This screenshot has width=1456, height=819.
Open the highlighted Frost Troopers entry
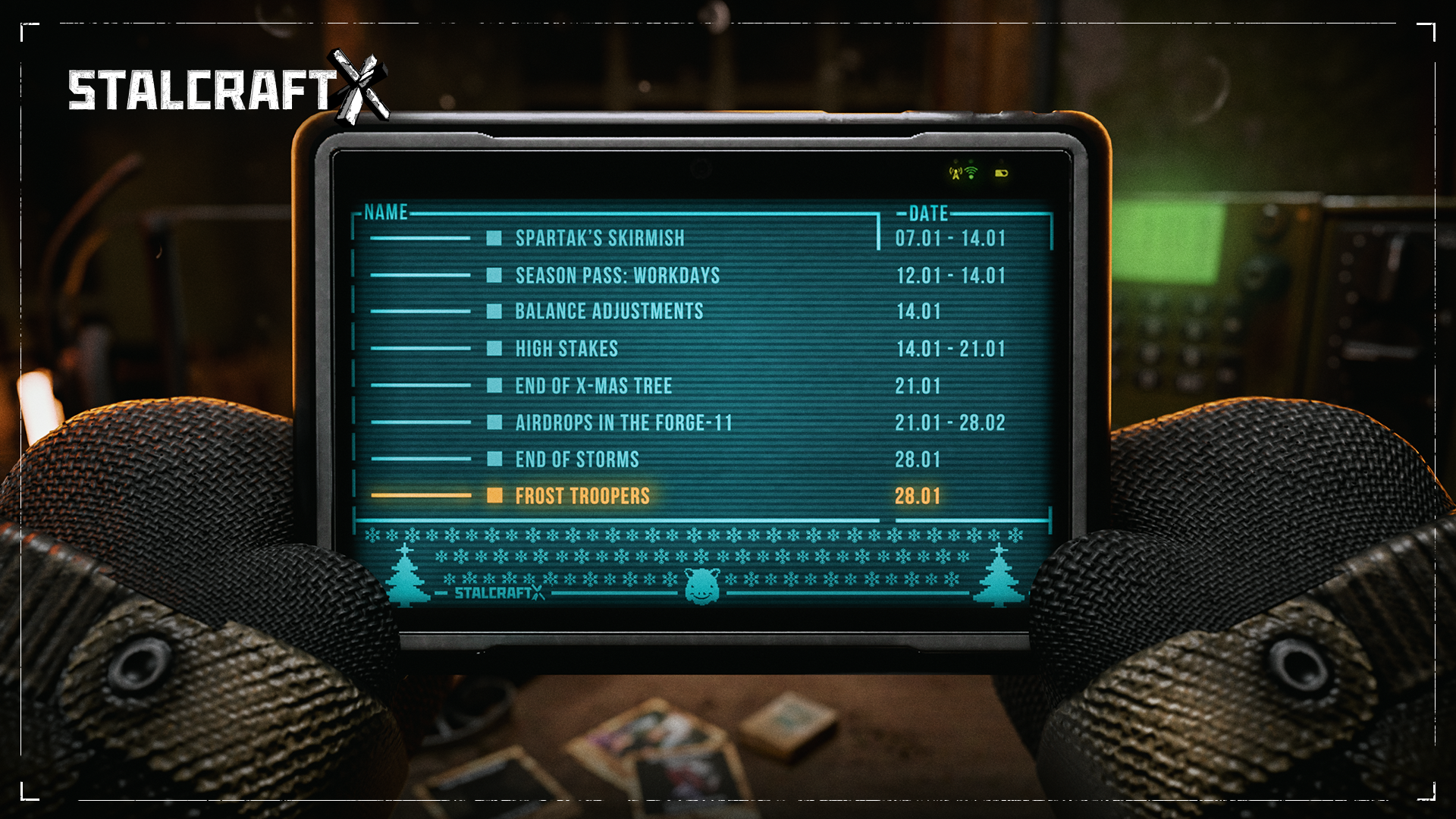582,496
